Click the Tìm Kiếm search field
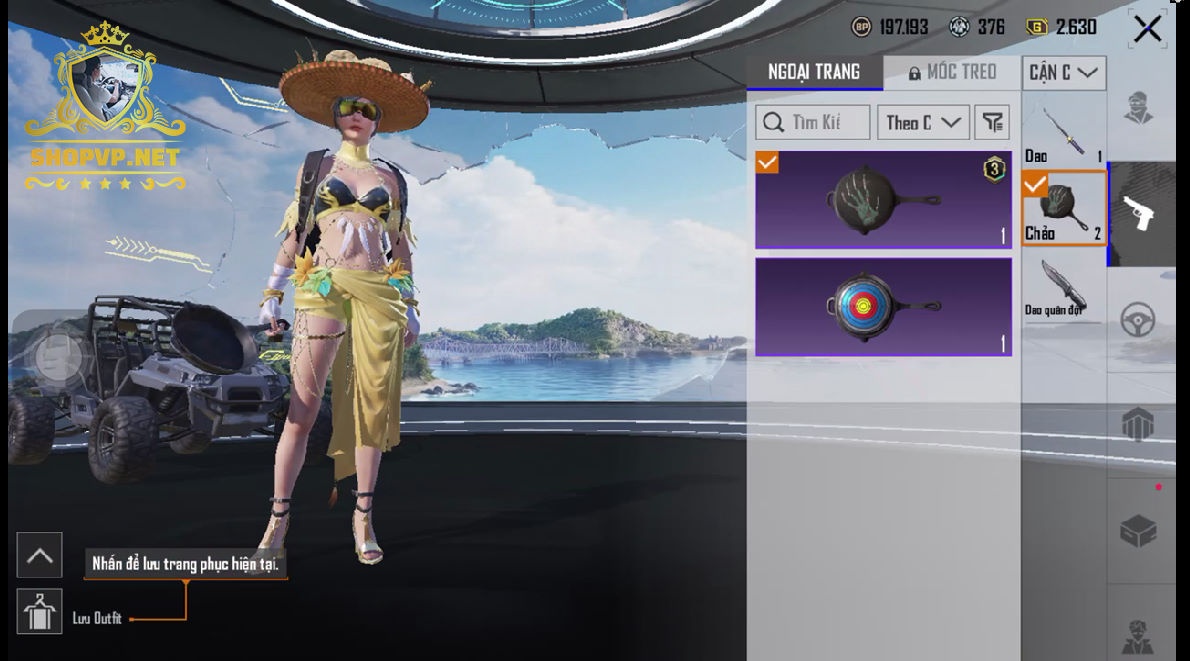1190x661 pixels. (812, 122)
